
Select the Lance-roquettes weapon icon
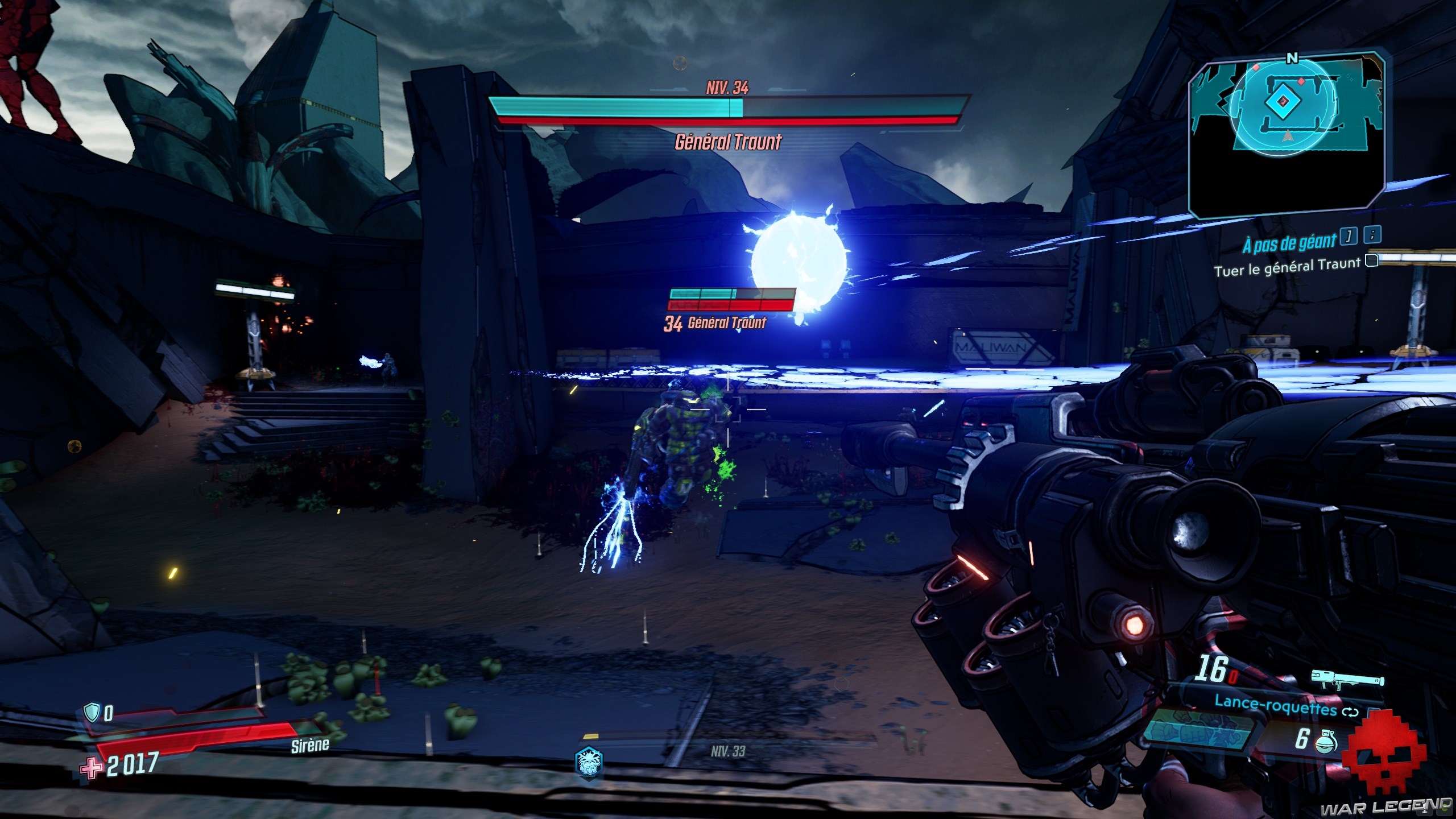click(1347, 680)
